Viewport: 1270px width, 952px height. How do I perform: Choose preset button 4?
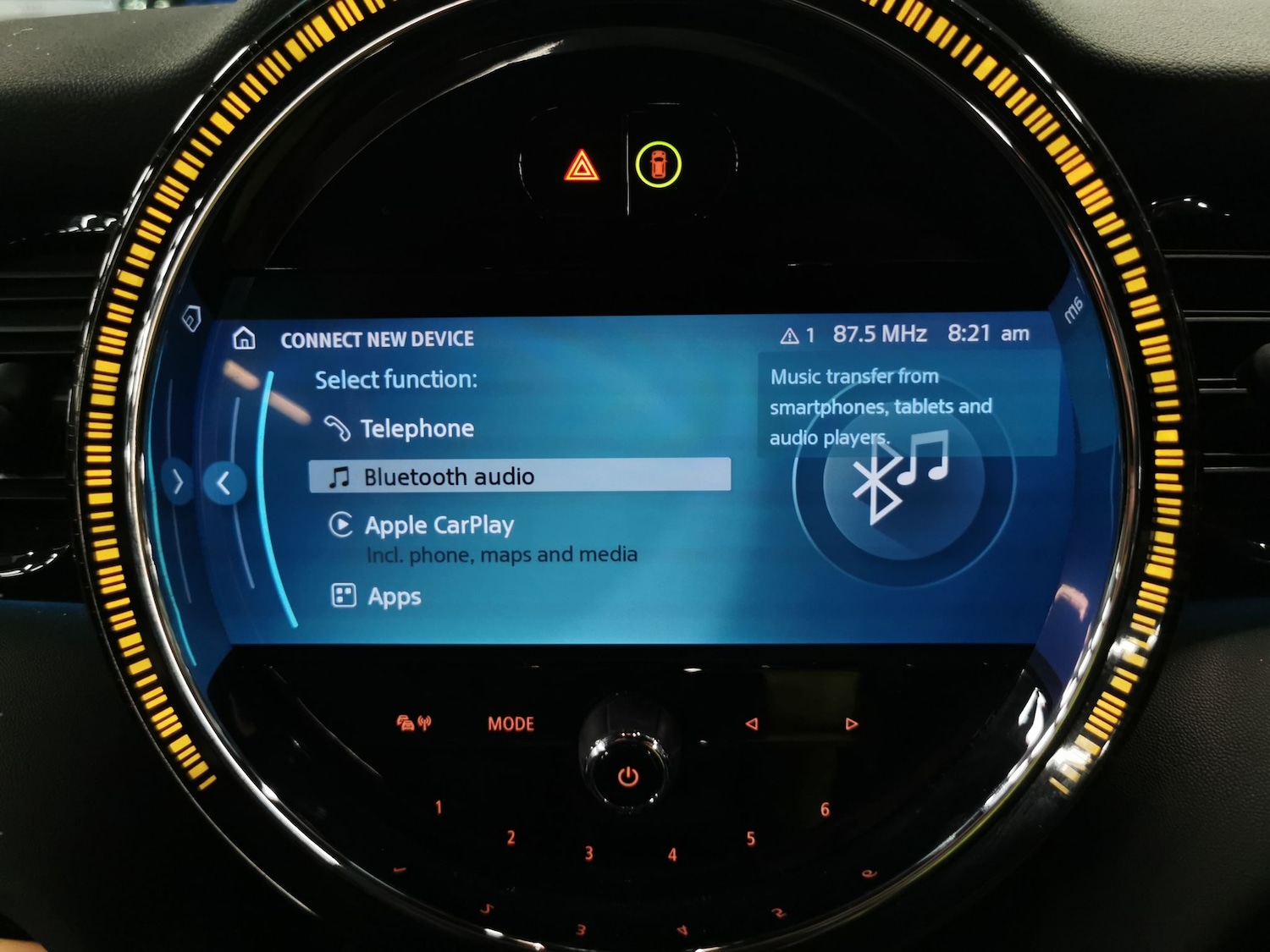point(672,855)
